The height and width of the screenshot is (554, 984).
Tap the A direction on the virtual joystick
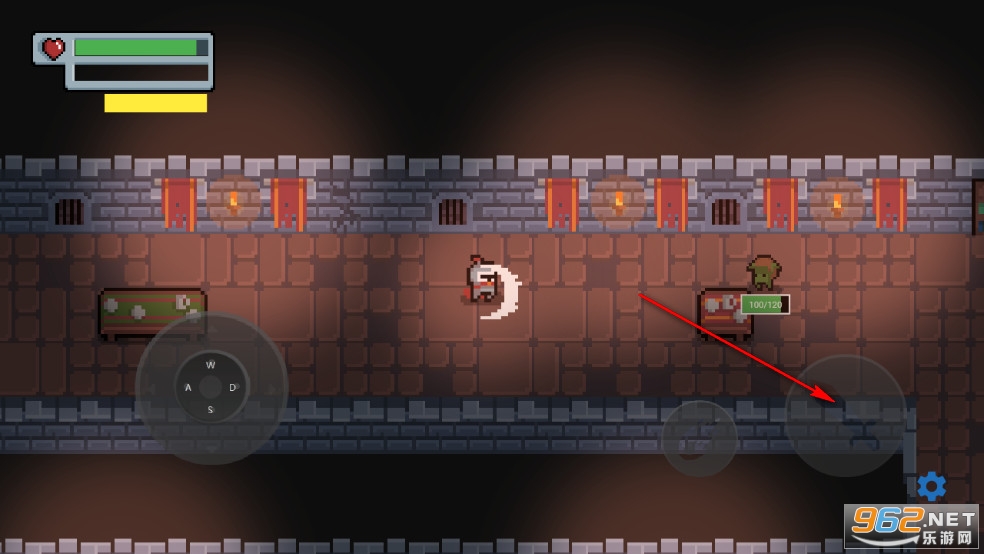tap(187, 387)
